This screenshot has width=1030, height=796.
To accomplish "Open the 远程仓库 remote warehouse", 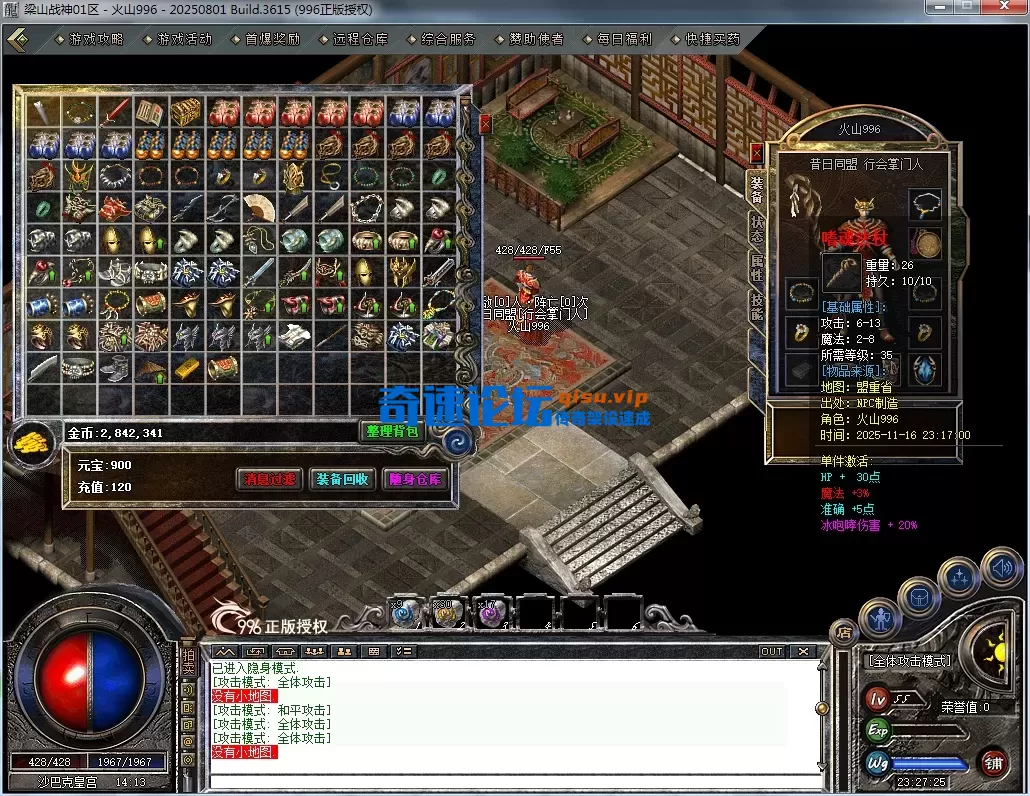I will click(360, 39).
